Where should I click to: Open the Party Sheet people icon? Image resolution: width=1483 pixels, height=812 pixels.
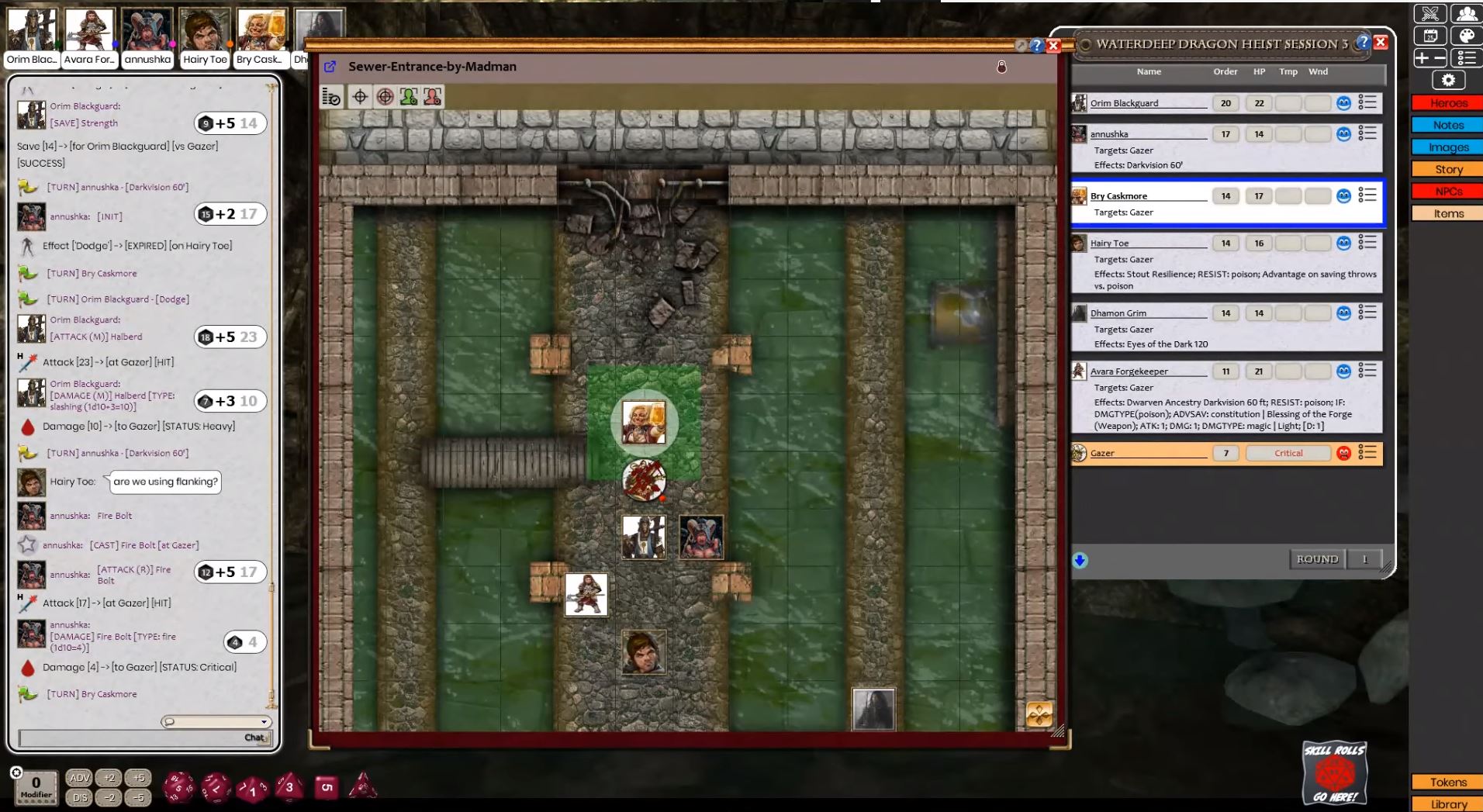[x=1464, y=13]
